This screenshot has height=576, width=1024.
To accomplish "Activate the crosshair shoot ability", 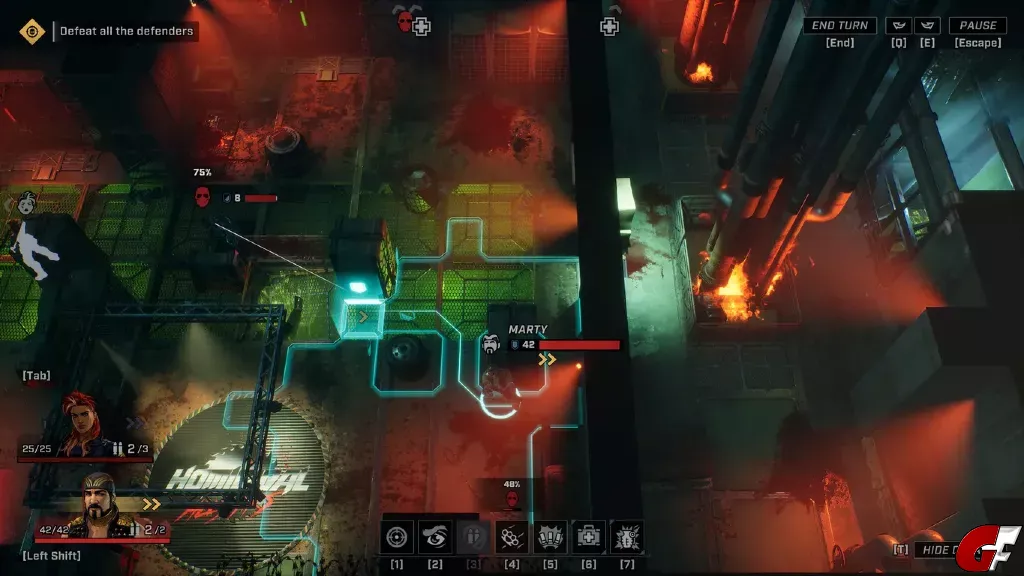I will coord(397,538).
